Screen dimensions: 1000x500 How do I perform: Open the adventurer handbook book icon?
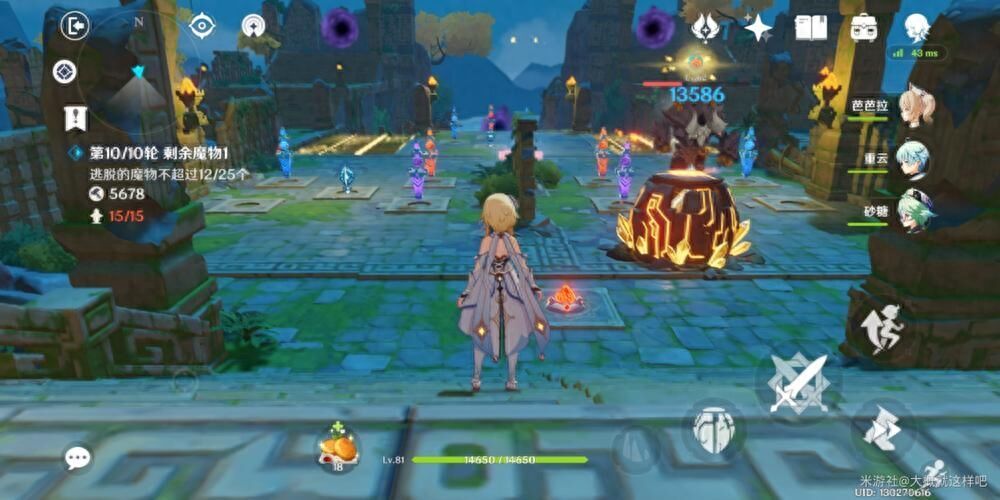[x=810, y=28]
